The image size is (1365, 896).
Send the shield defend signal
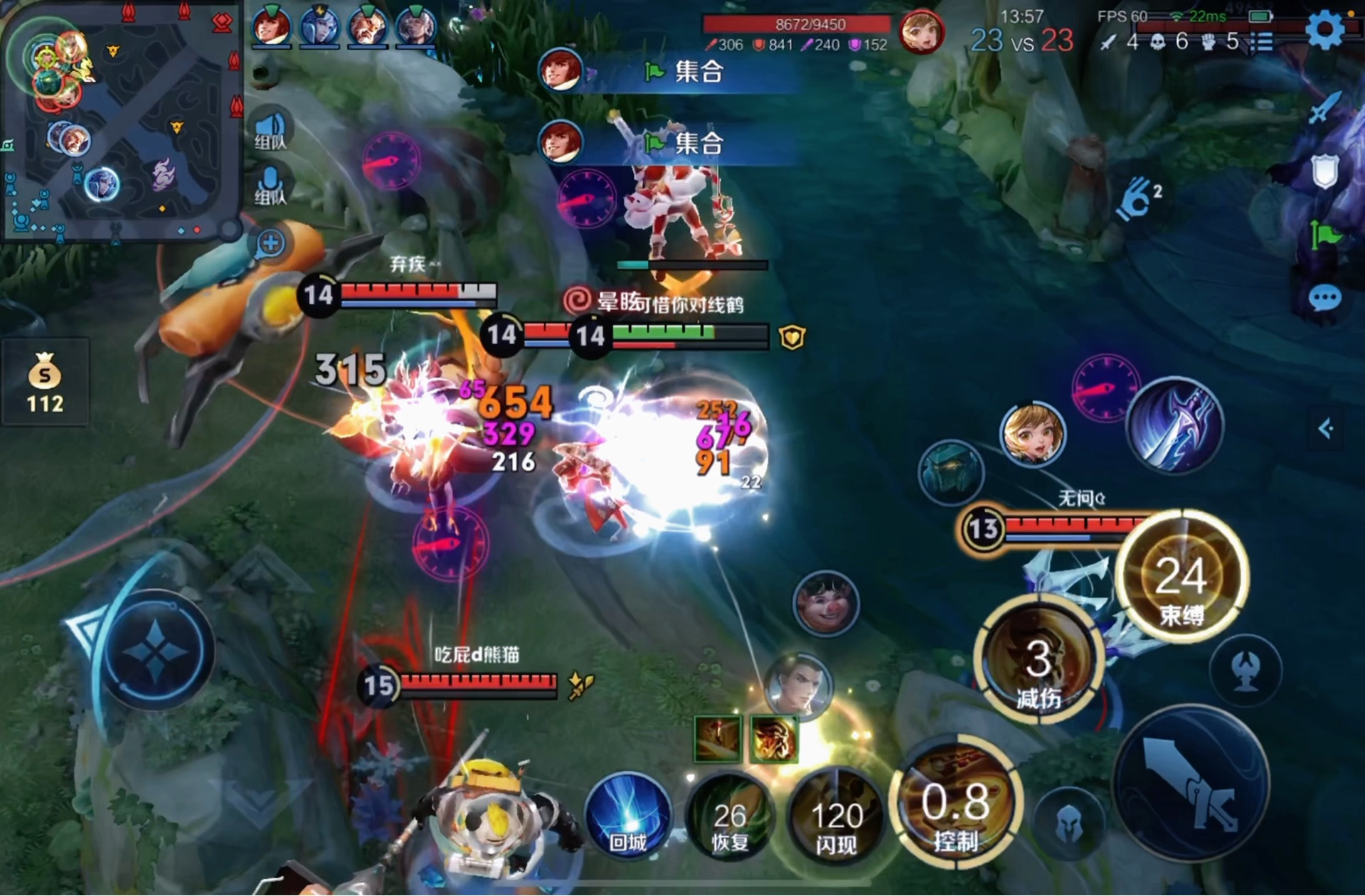click(1324, 171)
